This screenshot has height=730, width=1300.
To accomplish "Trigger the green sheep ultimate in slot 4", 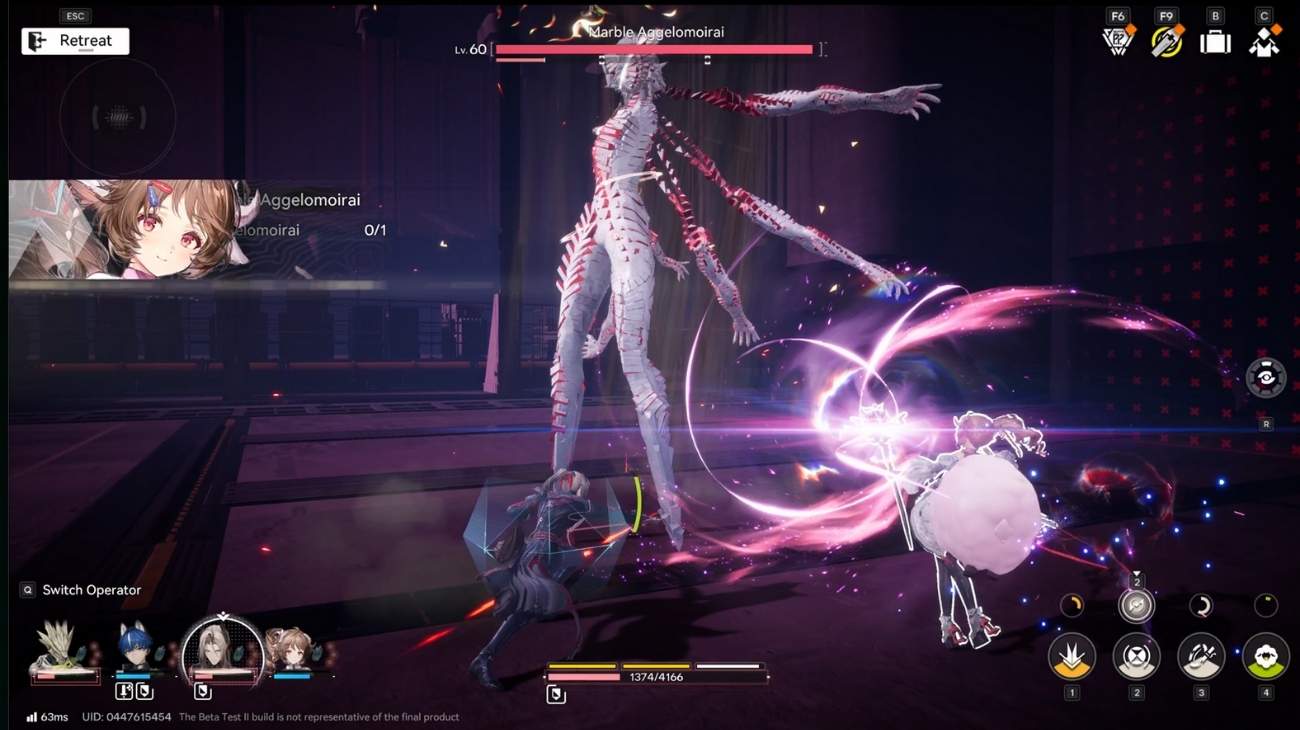I will coord(1265,658).
